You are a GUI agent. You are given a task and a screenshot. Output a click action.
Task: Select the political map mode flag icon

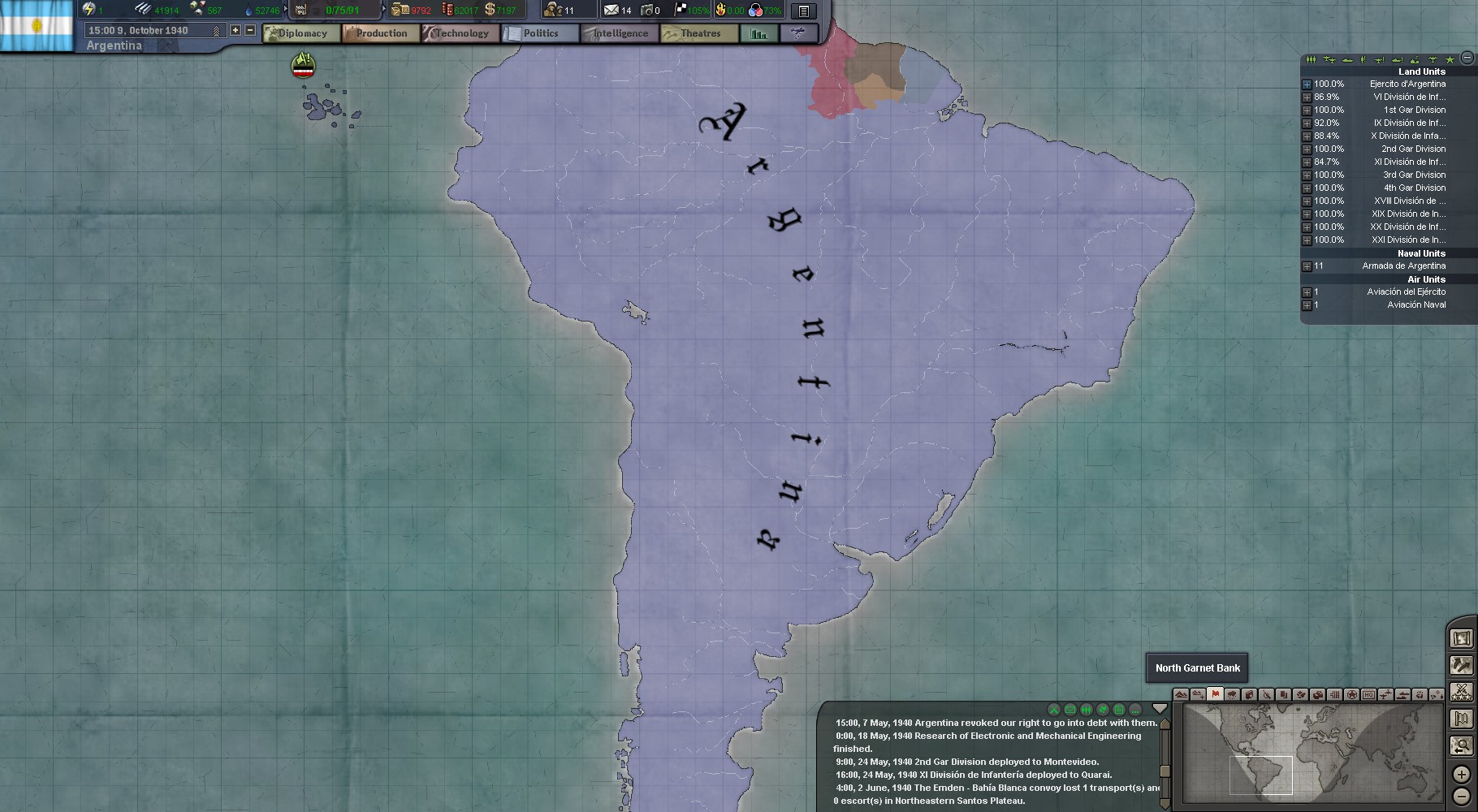pyautogui.click(x=1216, y=695)
